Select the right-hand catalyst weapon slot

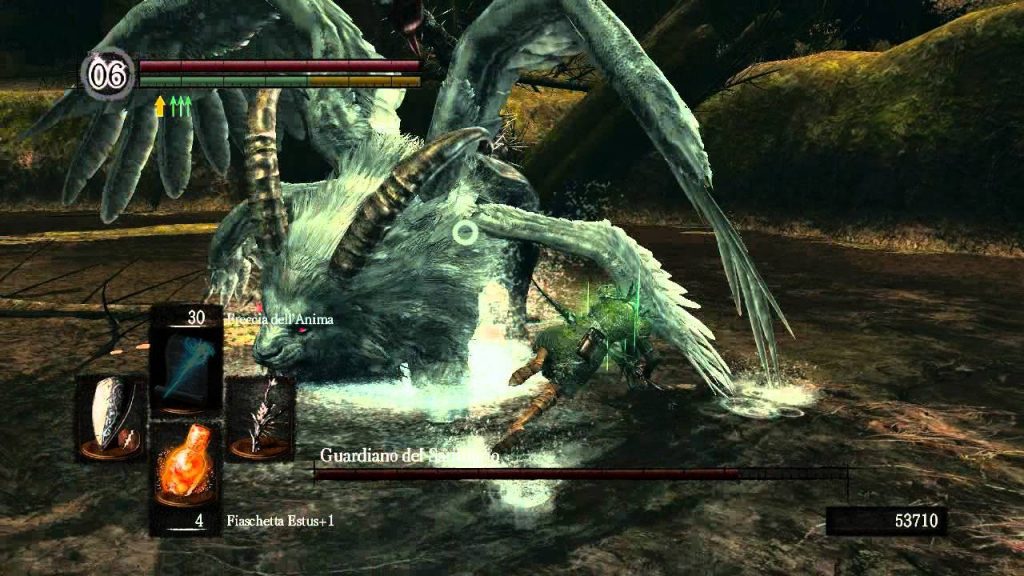point(260,418)
